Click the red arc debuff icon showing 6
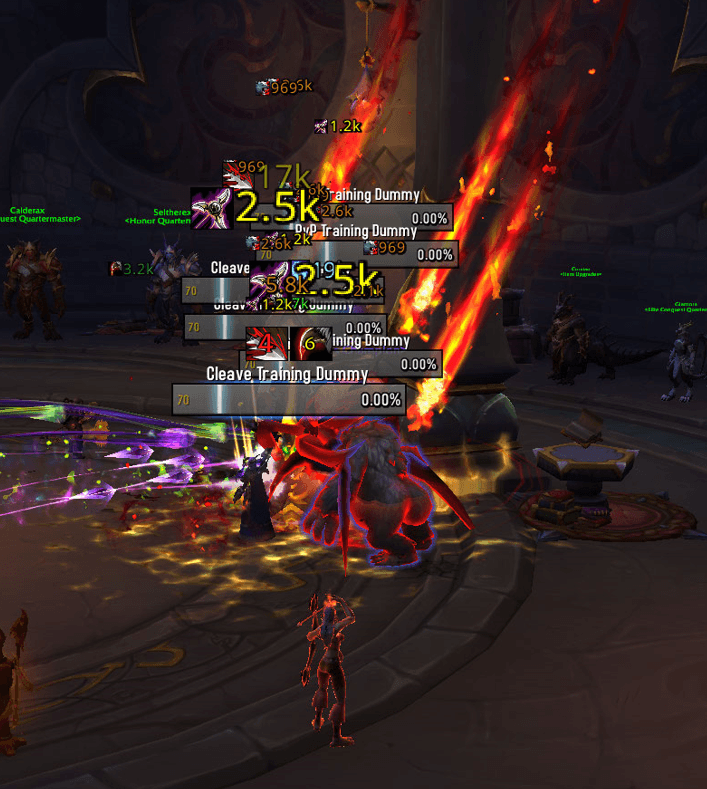The height and width of the screenshot is (789, 707). coord(311,344)
